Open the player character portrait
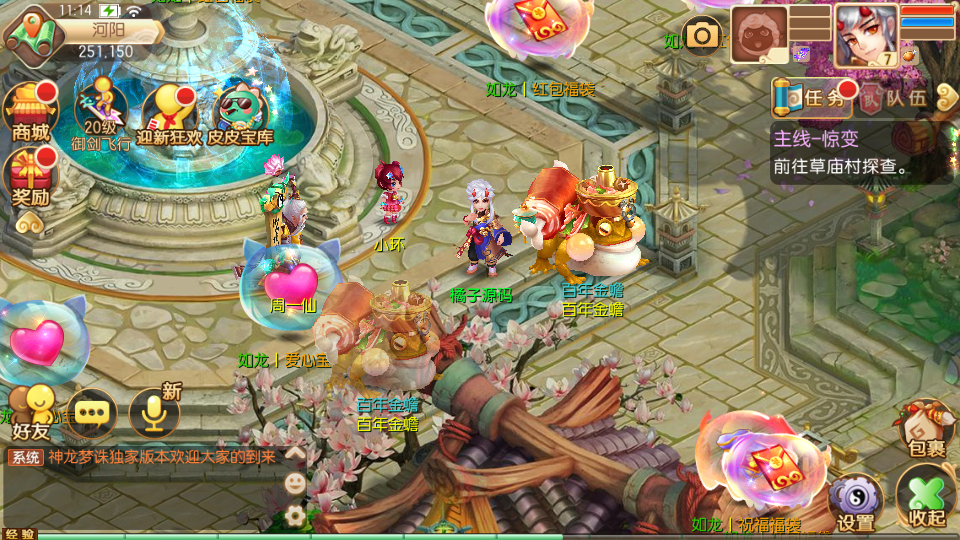 [x=866, y=35]
